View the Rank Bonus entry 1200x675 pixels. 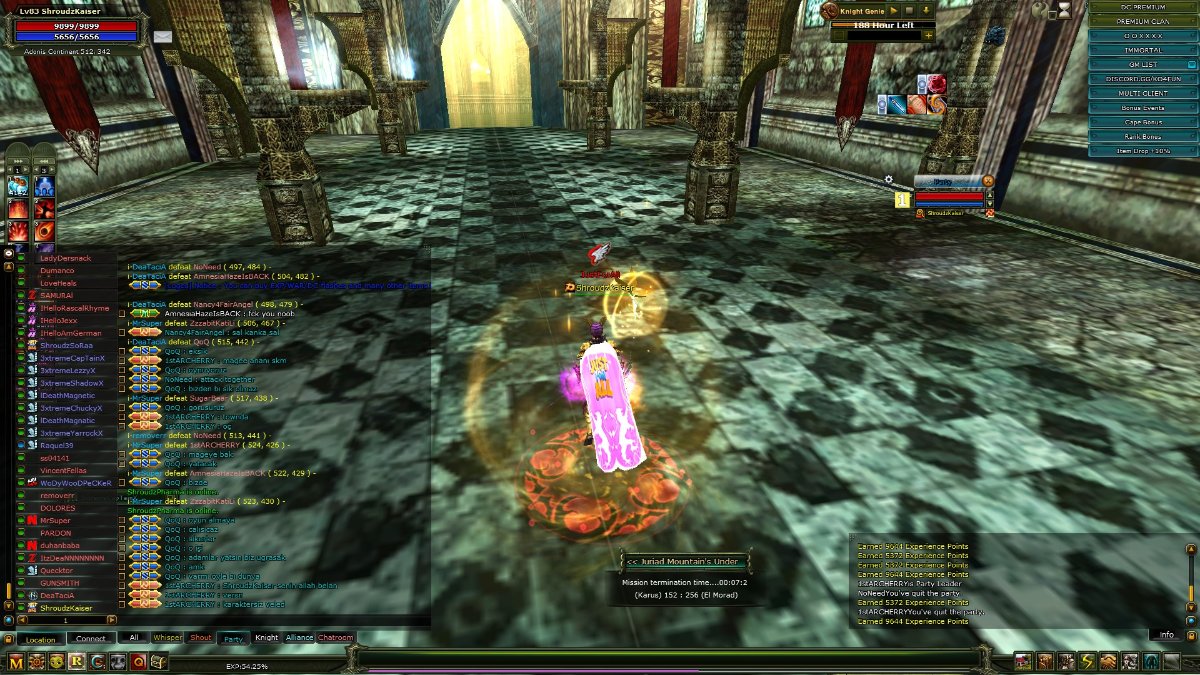pyautogui.click(x=1144, y=136)
